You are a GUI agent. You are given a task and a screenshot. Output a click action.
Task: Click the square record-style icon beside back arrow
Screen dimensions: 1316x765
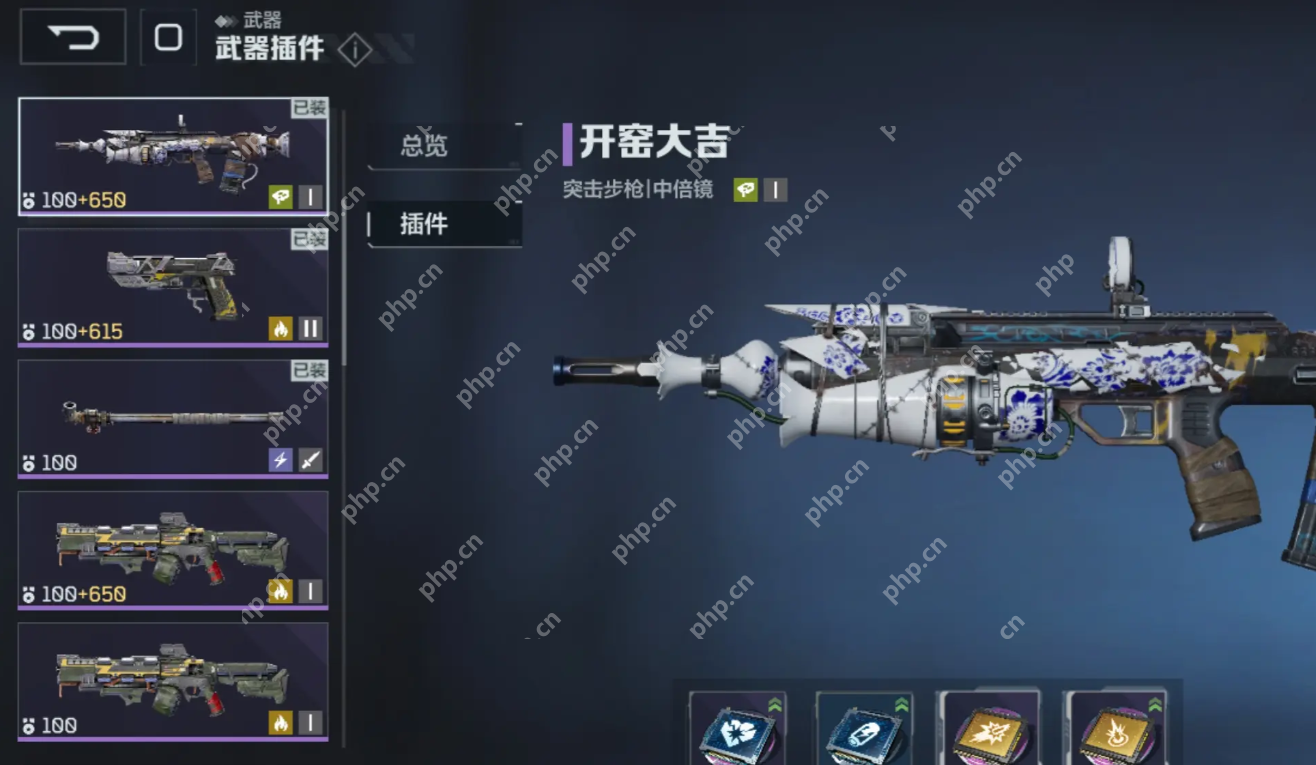pos(166,35)
